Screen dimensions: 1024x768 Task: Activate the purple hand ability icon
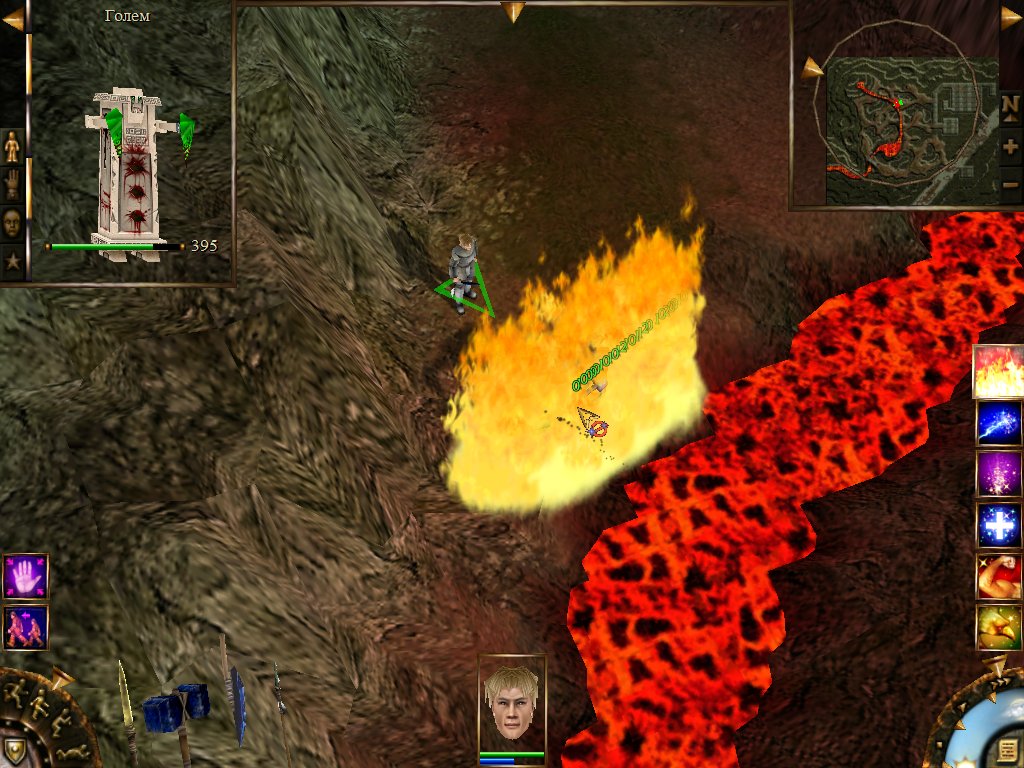25,576
